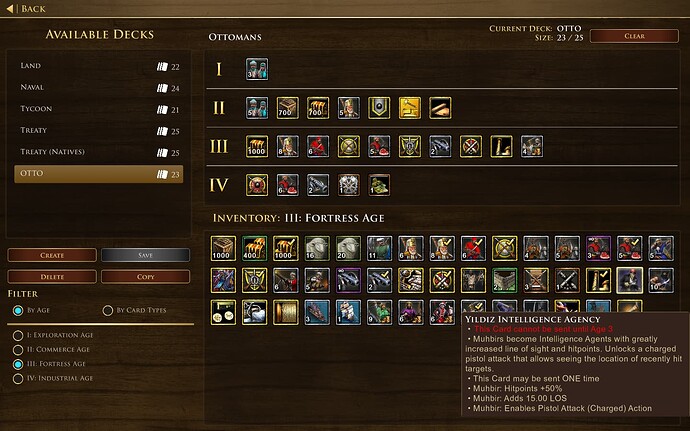Show Industrial Age cards
The image size is (690, 431).
[x=17, y=380]
